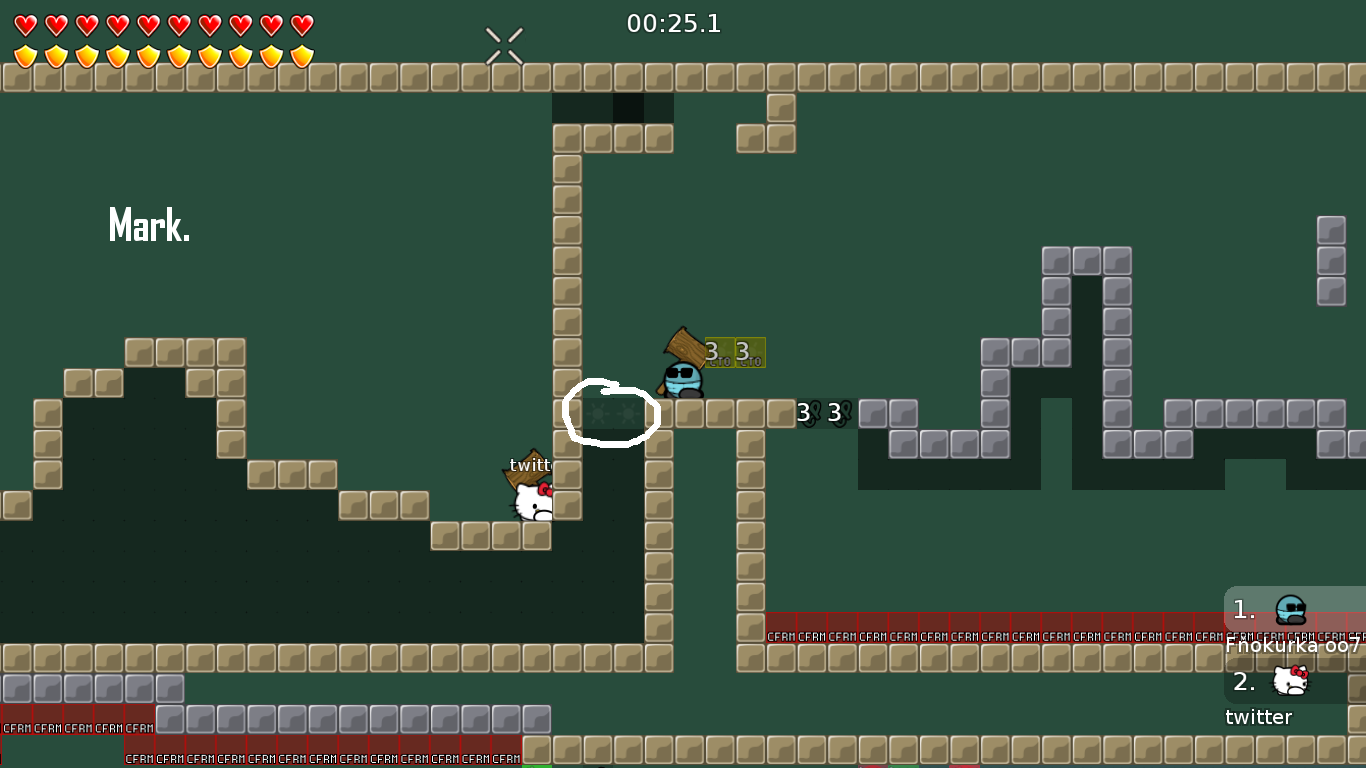Click the rank '2.' leaderboard entry

[x=1243, y=684]
